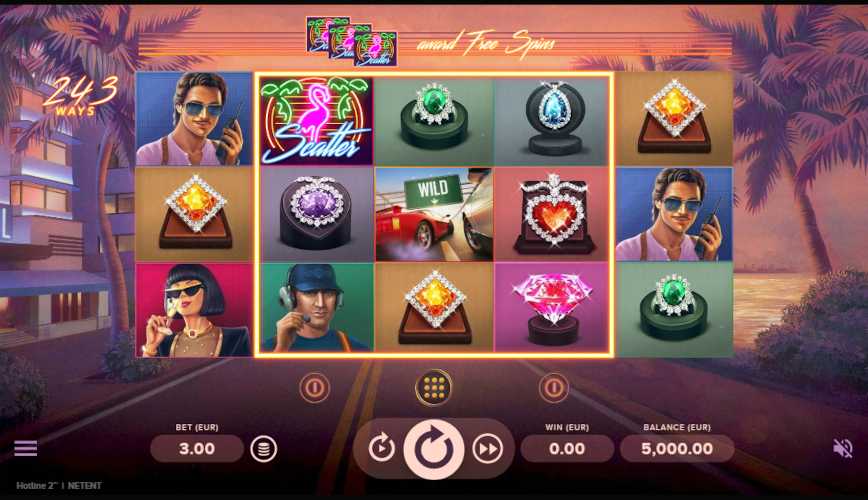Select the dotted grid hotline button

433,387
